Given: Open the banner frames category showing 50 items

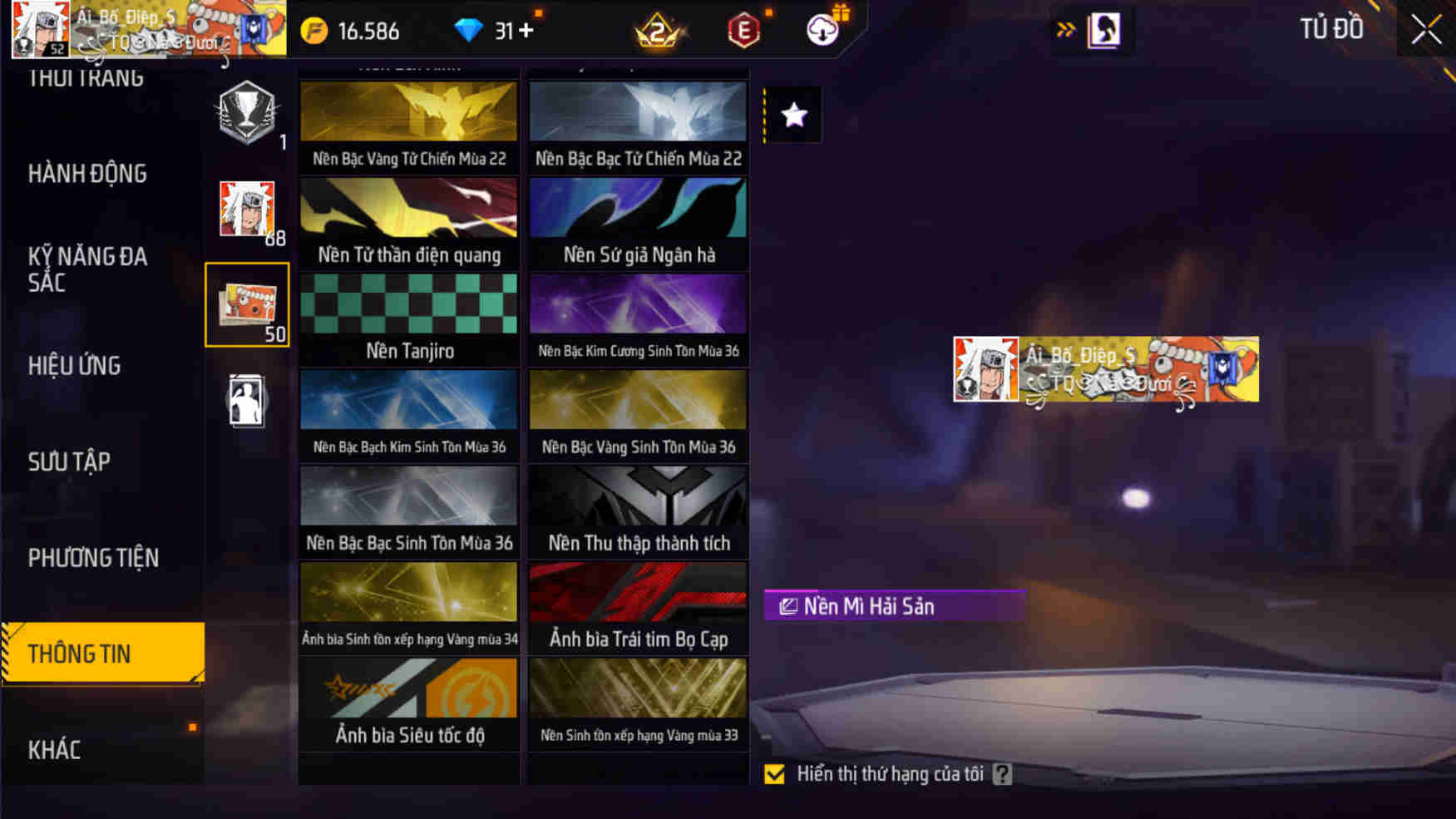Looking at the screenshot, I should 247,304.
